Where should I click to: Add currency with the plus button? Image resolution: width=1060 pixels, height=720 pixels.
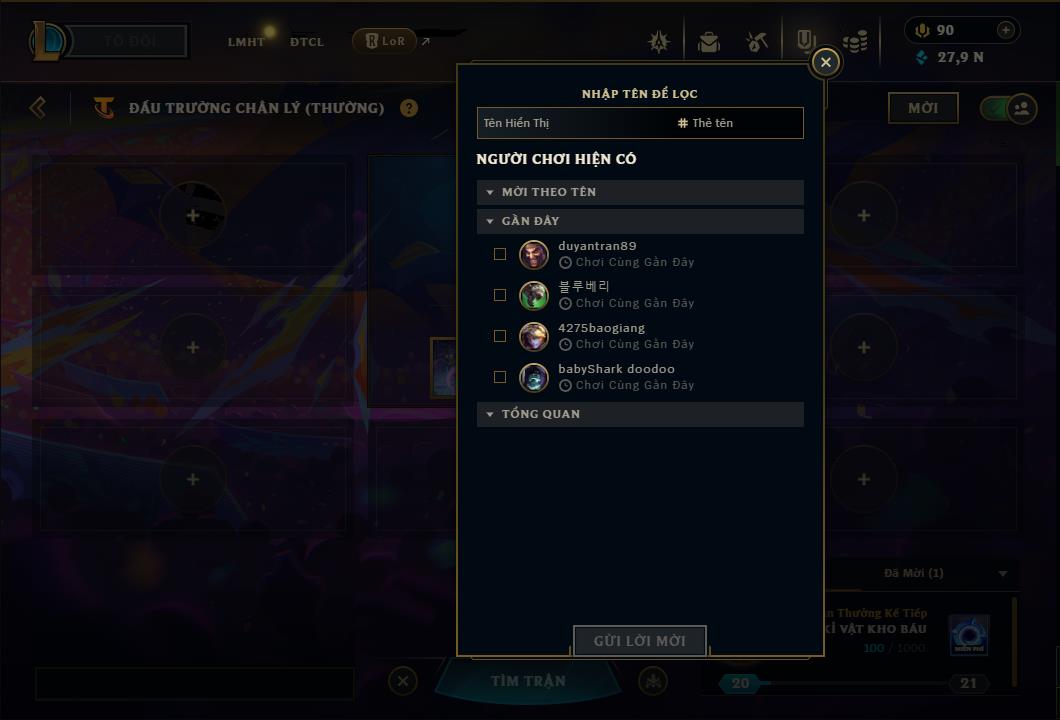[1006, 30]
